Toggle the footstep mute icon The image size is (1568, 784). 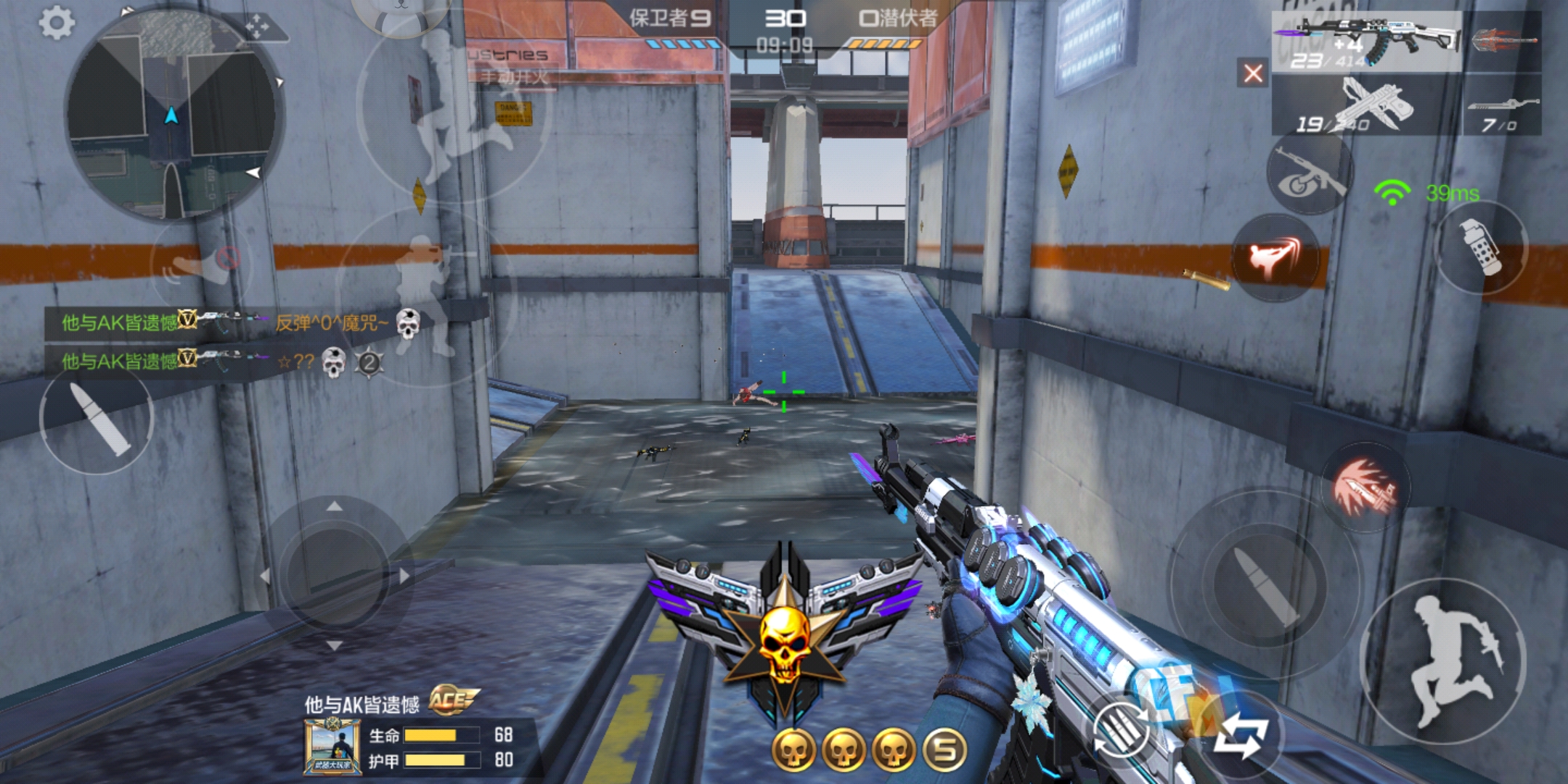coord(202,263)
